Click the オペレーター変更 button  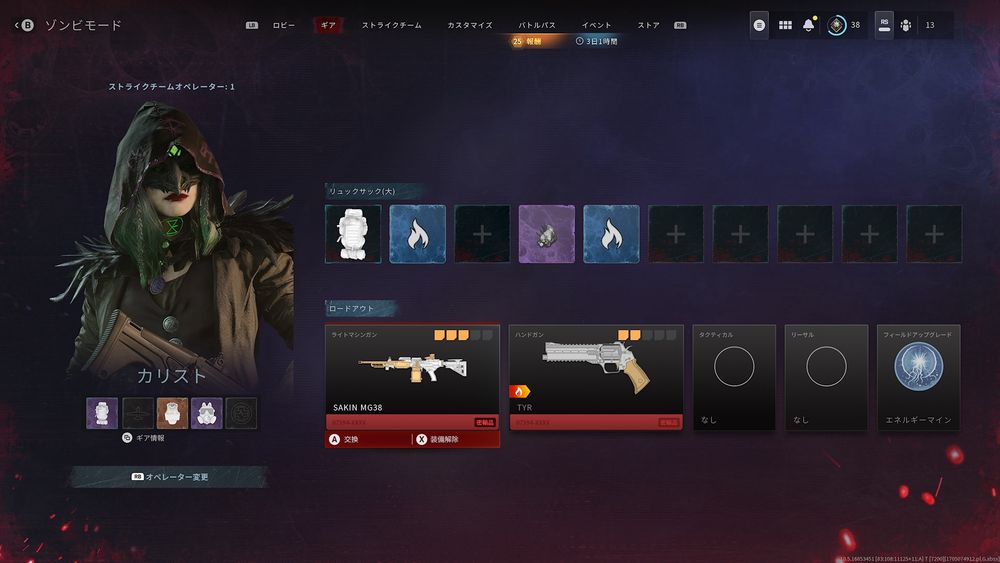point(170,477)
